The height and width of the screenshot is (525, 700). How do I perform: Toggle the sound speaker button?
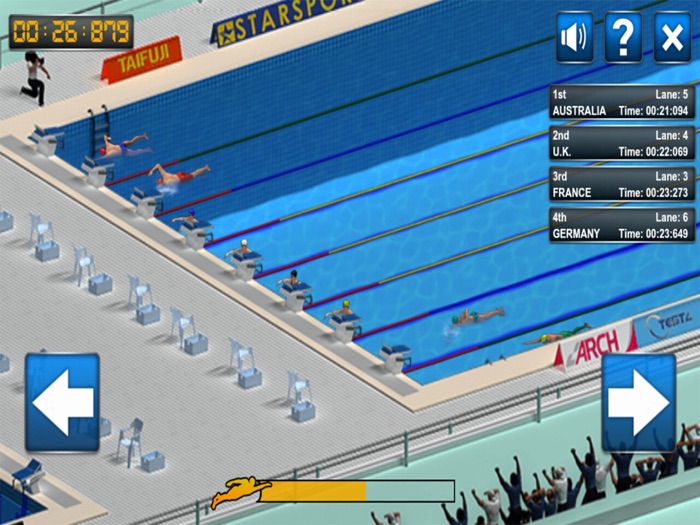[574, 38]
